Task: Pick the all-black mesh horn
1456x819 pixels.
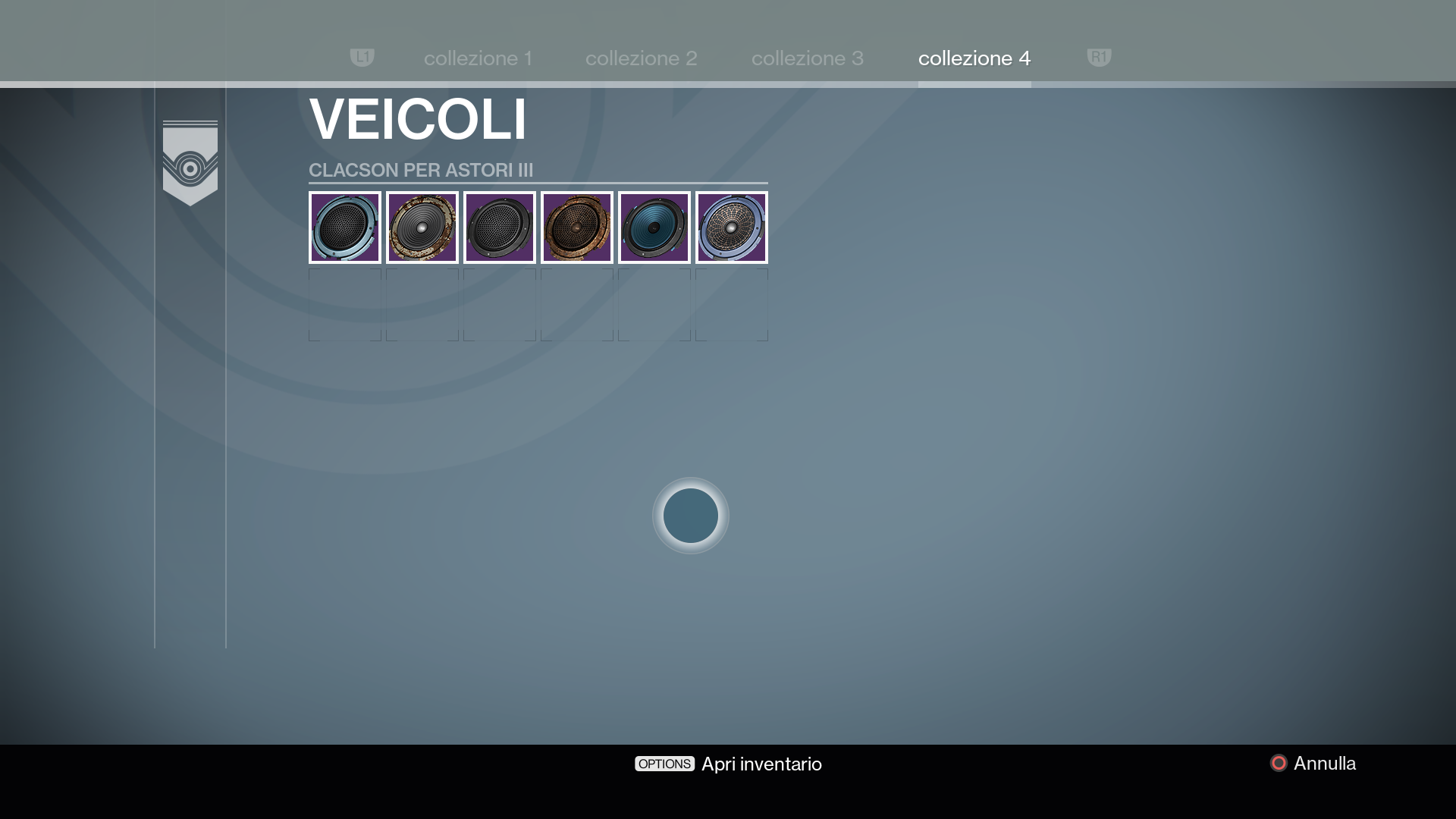Action: (x=500, y=227)
